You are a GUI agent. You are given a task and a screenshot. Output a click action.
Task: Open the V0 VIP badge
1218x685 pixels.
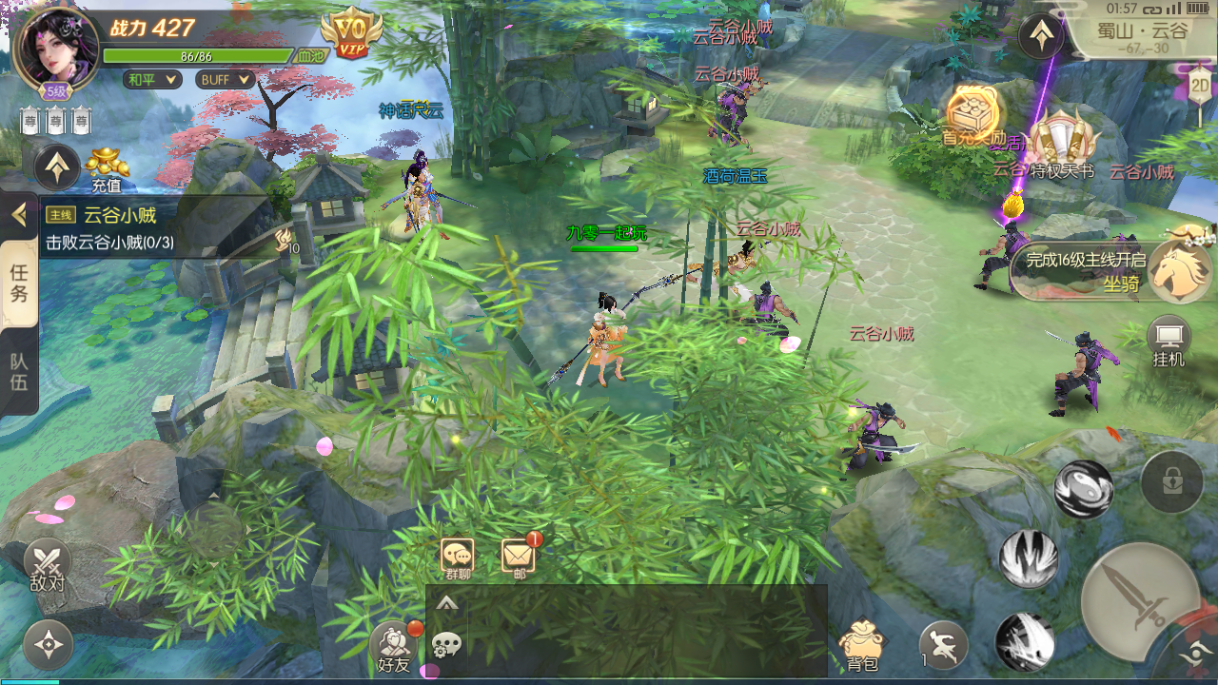tap(351, 33)
